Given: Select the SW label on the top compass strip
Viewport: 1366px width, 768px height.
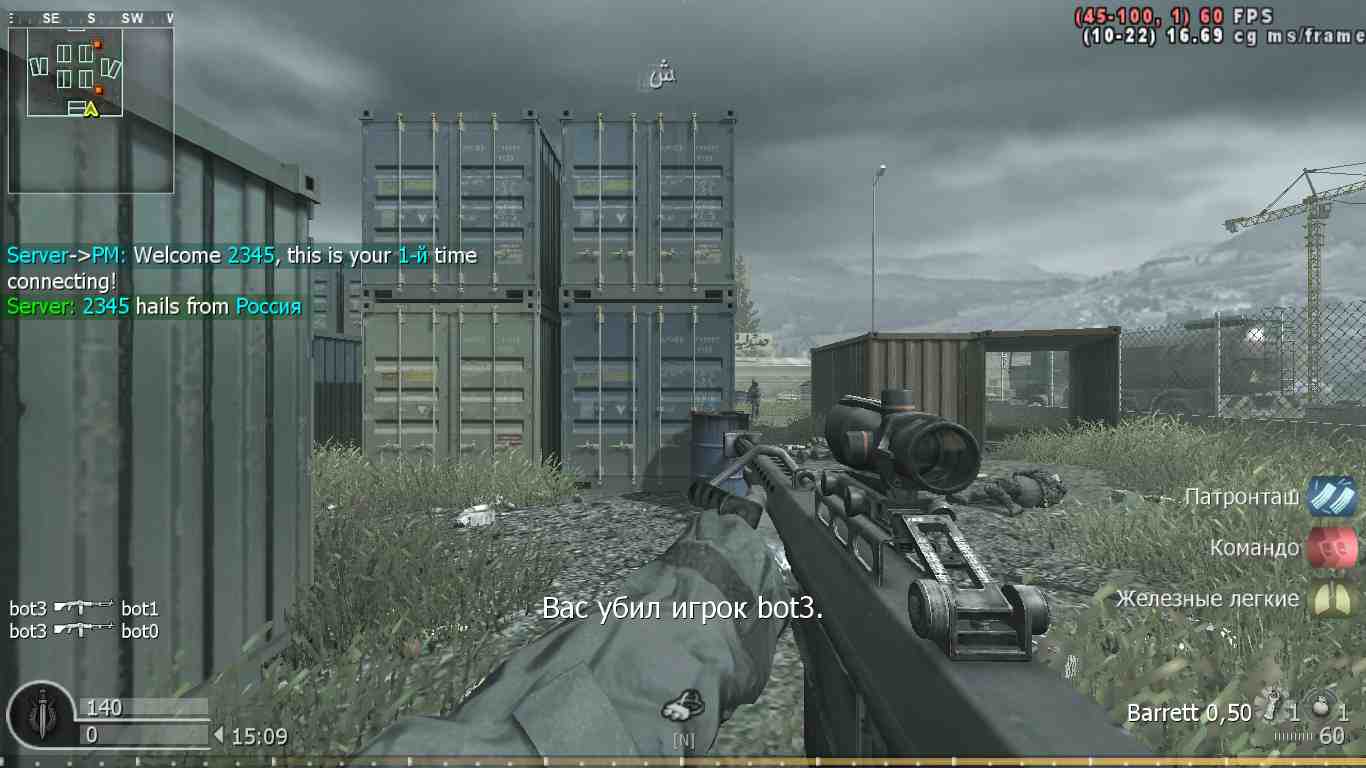Looking at the screenshot, I should click(131, 17).
